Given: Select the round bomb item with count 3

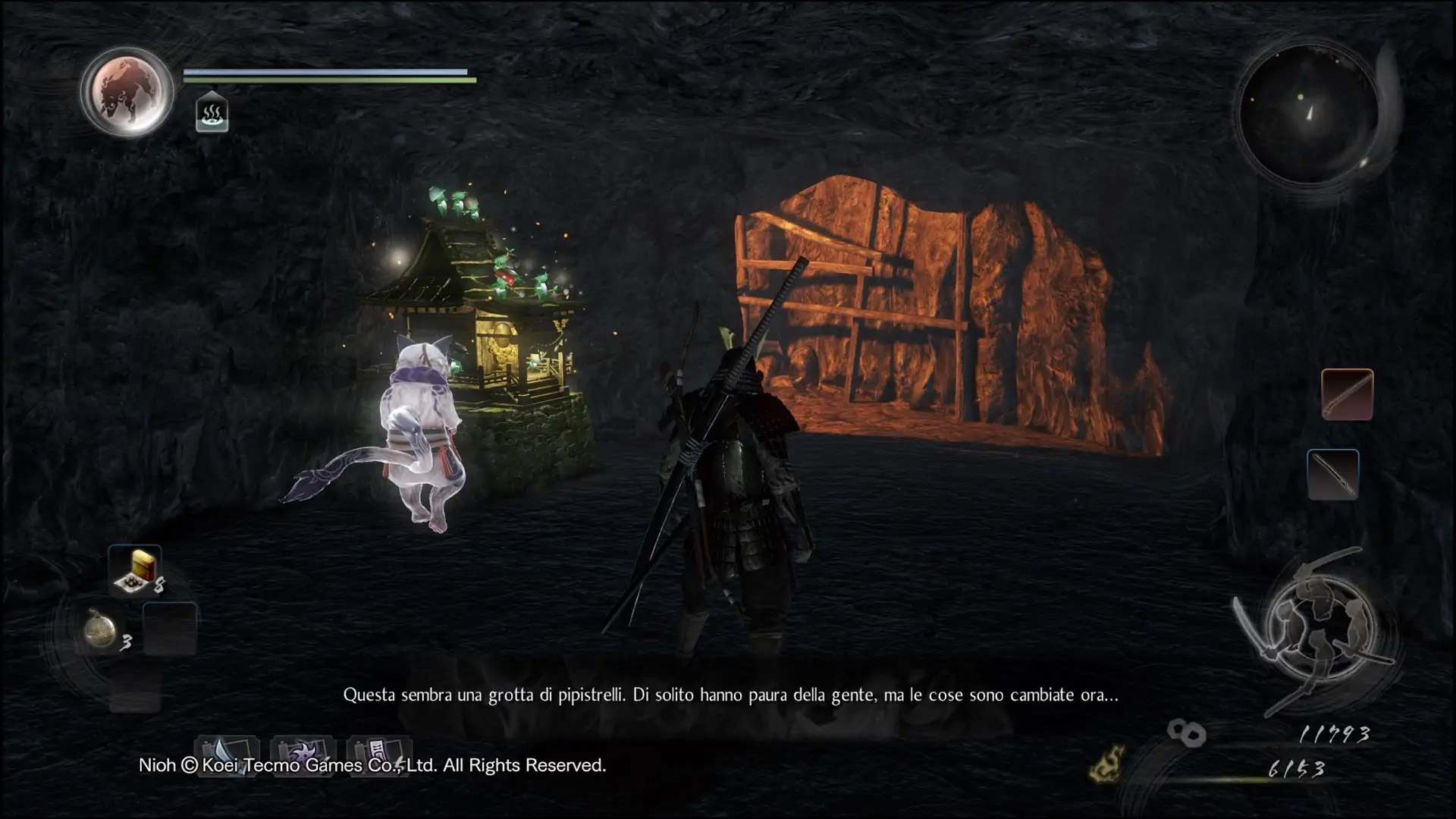Looking at the screenshot, I should pyautogui.click(x=100, y=631).
